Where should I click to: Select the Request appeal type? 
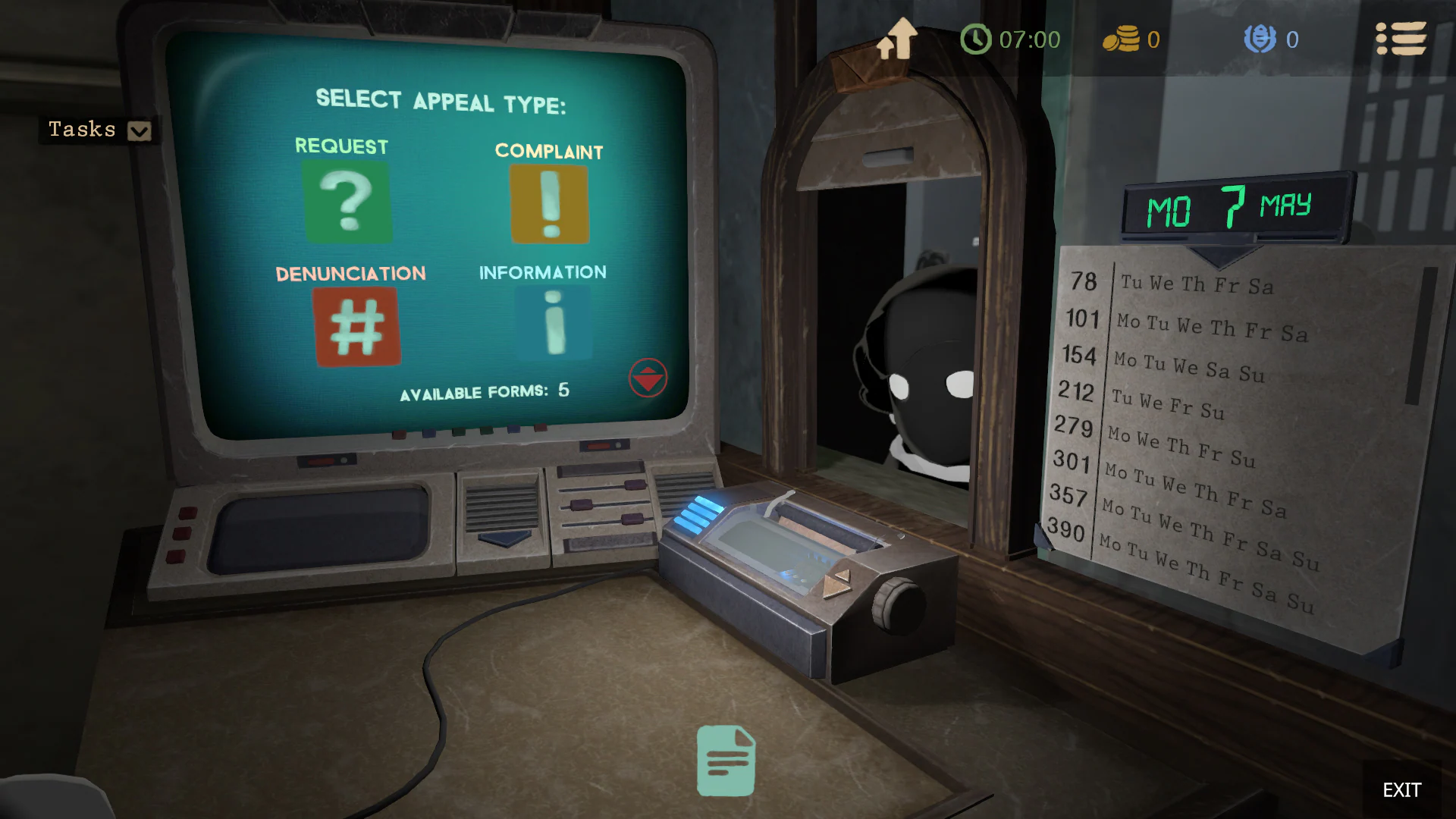click(349, 201)
